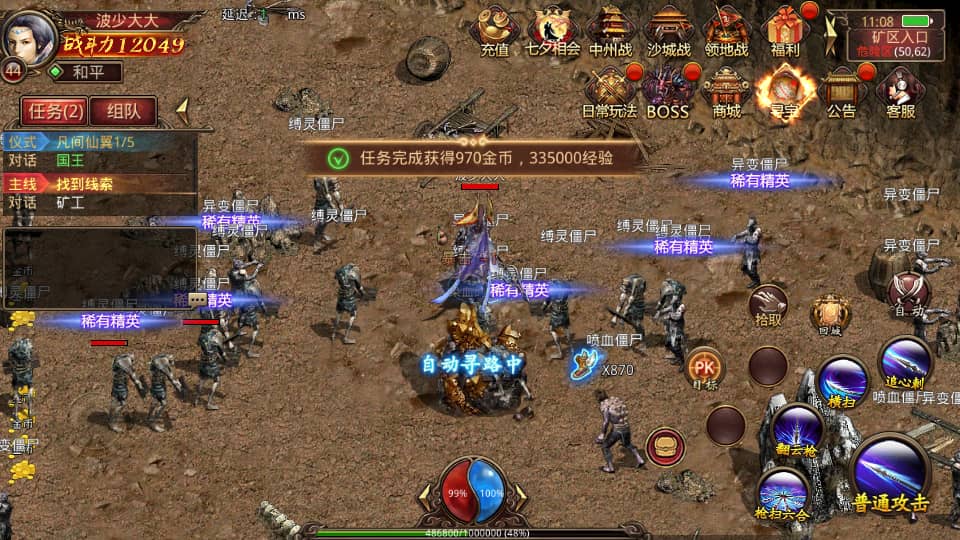Open the 沙城战 siege menu
960x540 pixels.
pyautogui.click(x=669, y=30)
